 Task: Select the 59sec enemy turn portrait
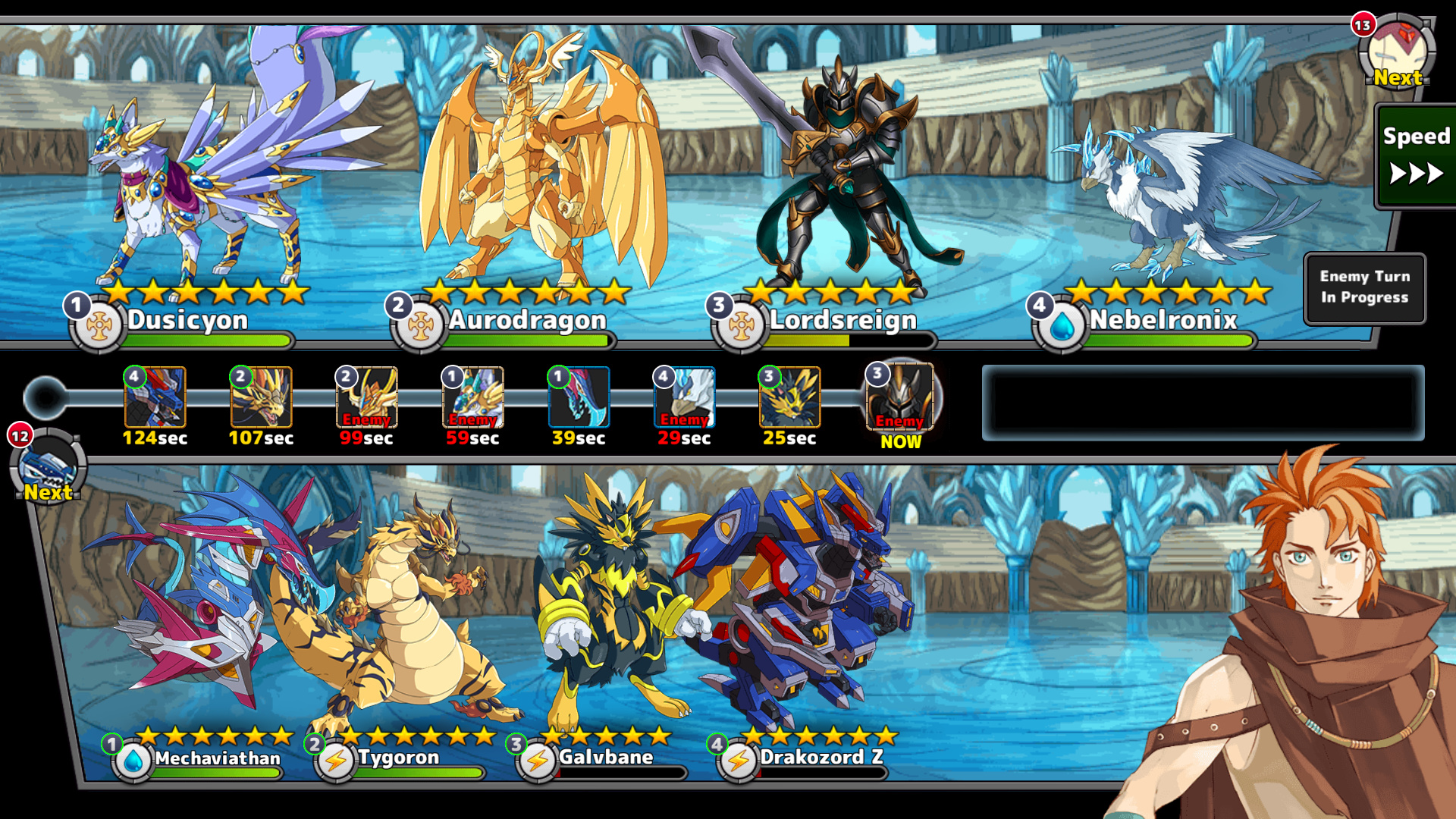point(472,397)
